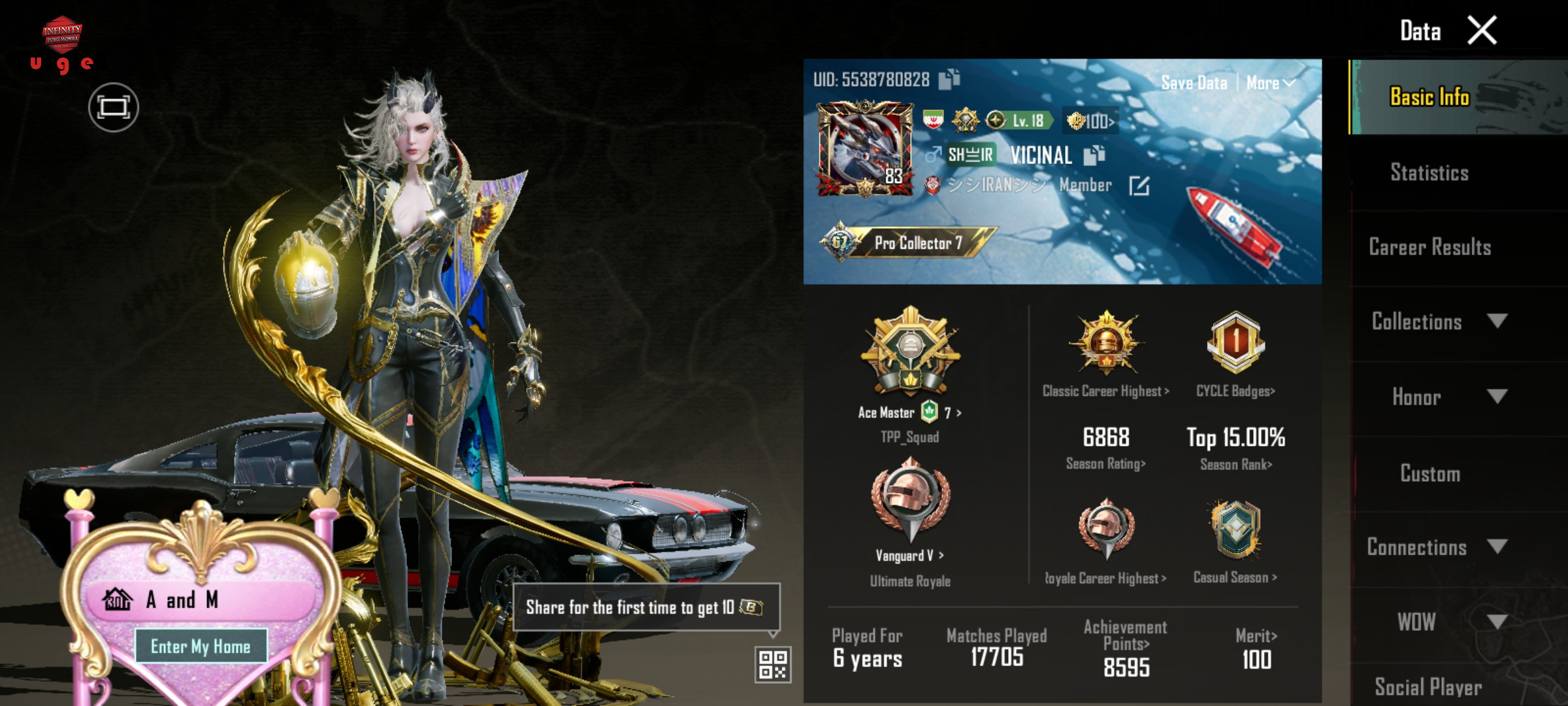Screen dimensions: 1568x706
Task: Expand the Honor section
Action: point(1437,397)
